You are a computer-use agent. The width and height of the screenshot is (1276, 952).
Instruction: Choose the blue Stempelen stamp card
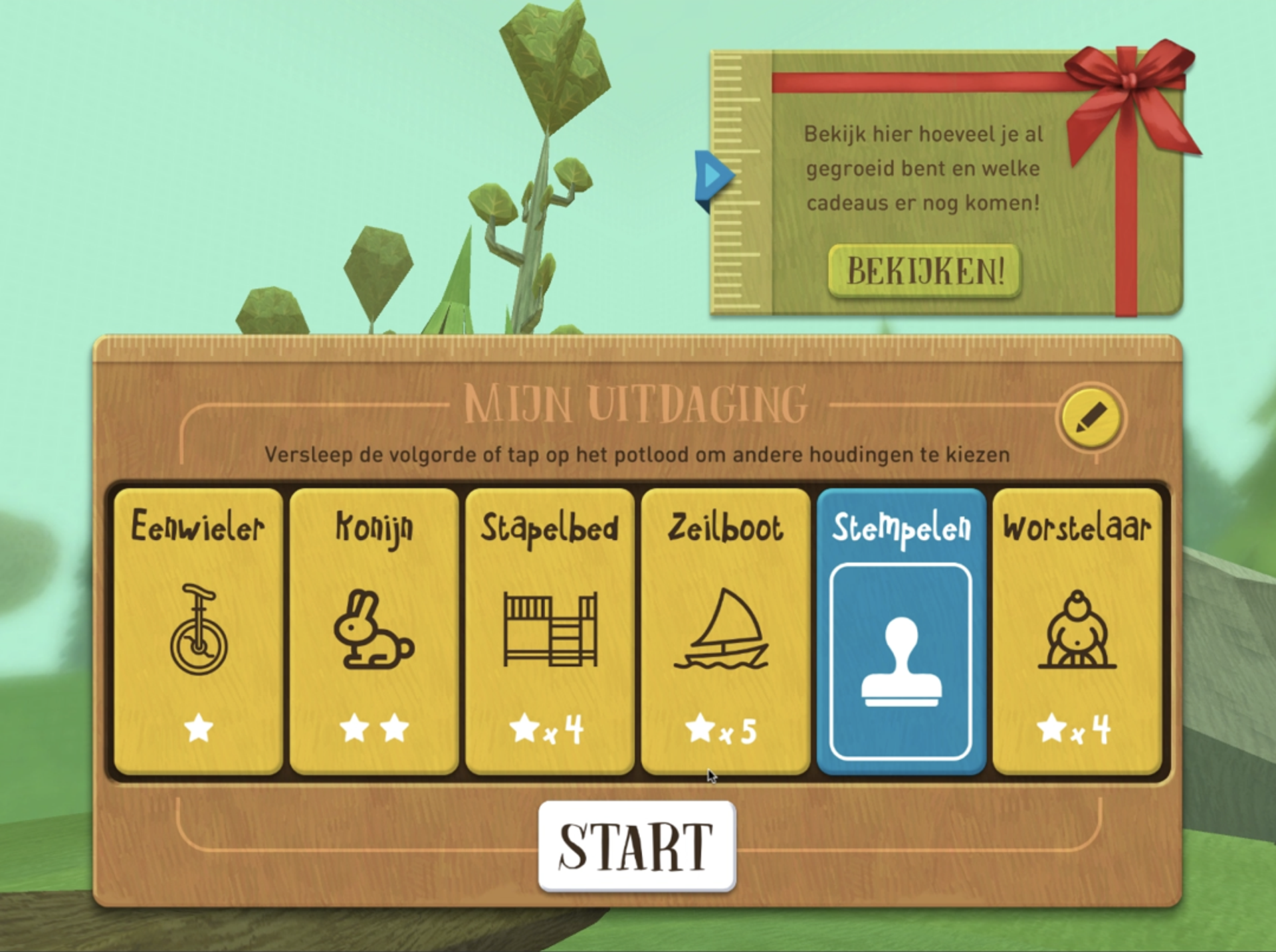coord(901,631)
